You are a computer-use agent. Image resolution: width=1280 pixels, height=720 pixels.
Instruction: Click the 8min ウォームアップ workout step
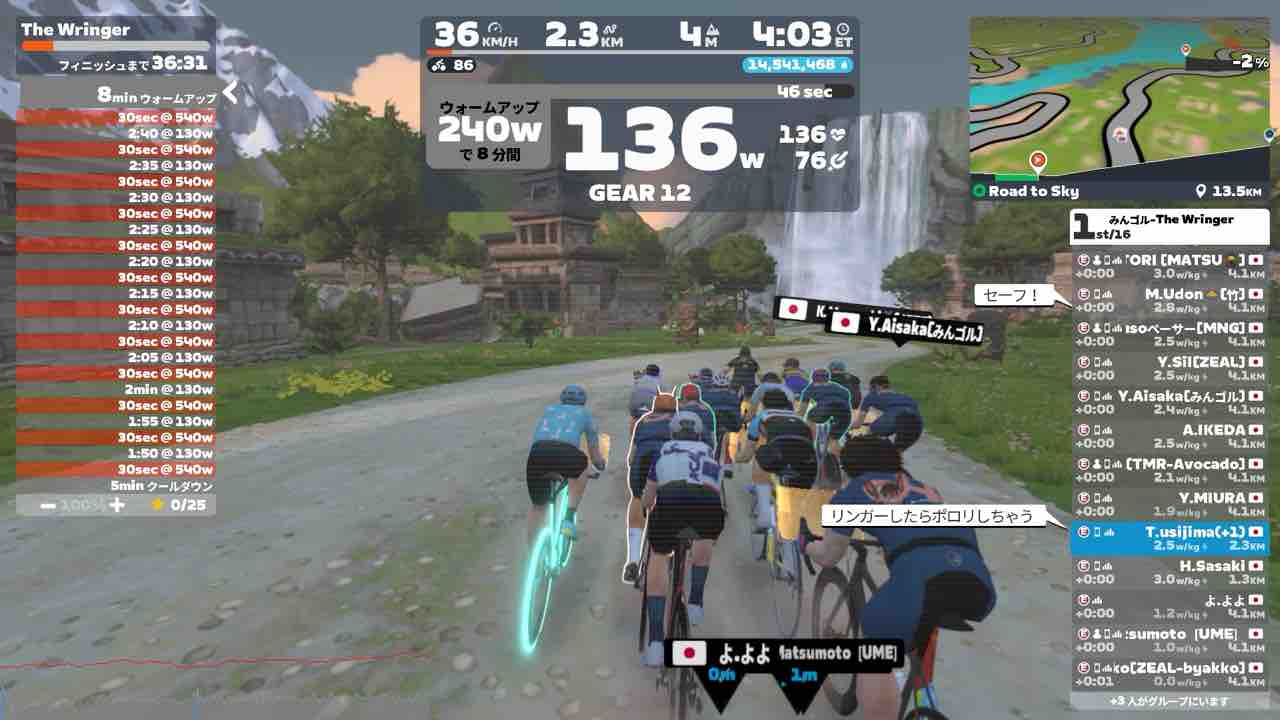click(x=118, y=97)
